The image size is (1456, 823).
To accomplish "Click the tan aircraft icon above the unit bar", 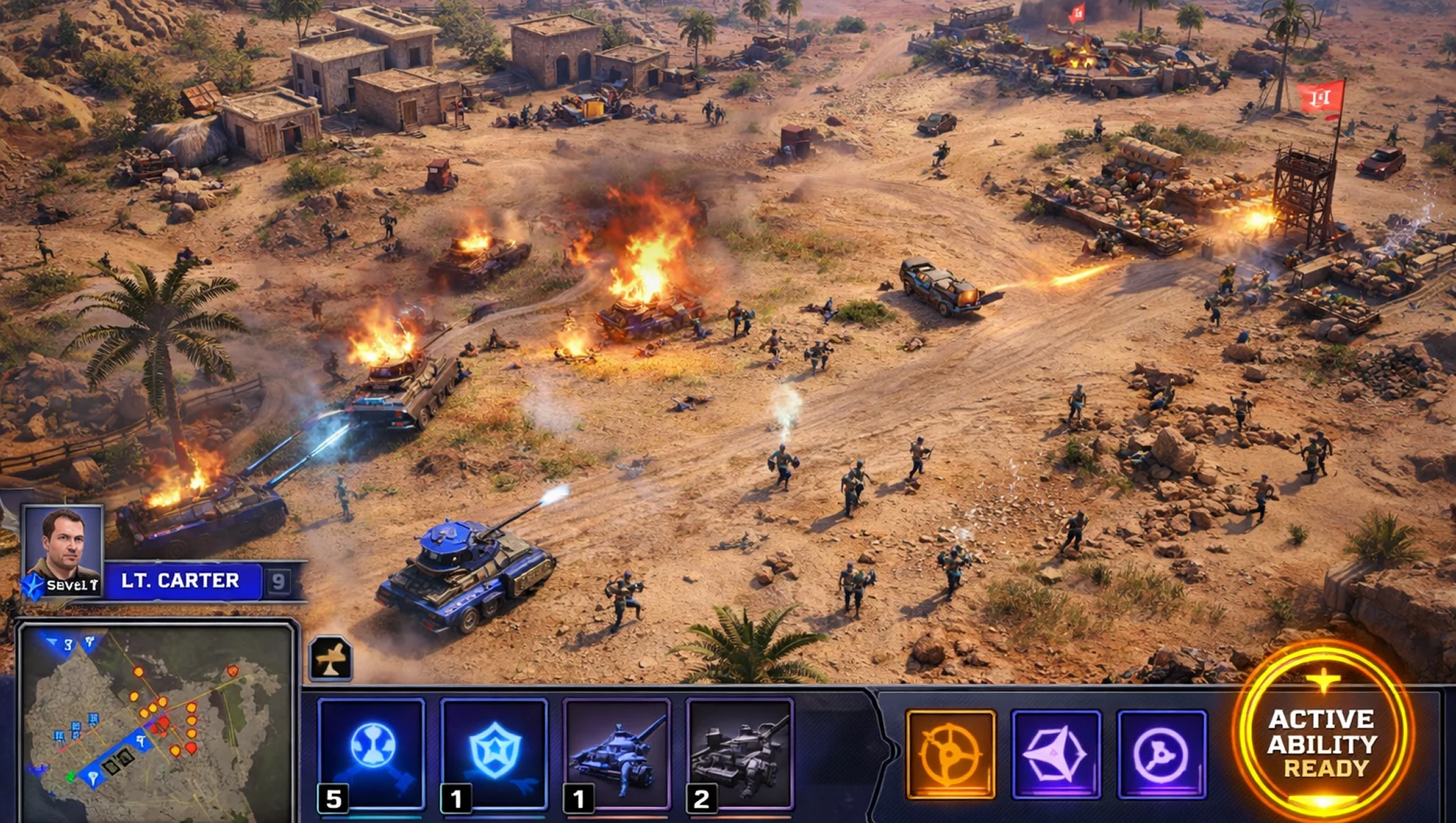I will coord(331,658).
